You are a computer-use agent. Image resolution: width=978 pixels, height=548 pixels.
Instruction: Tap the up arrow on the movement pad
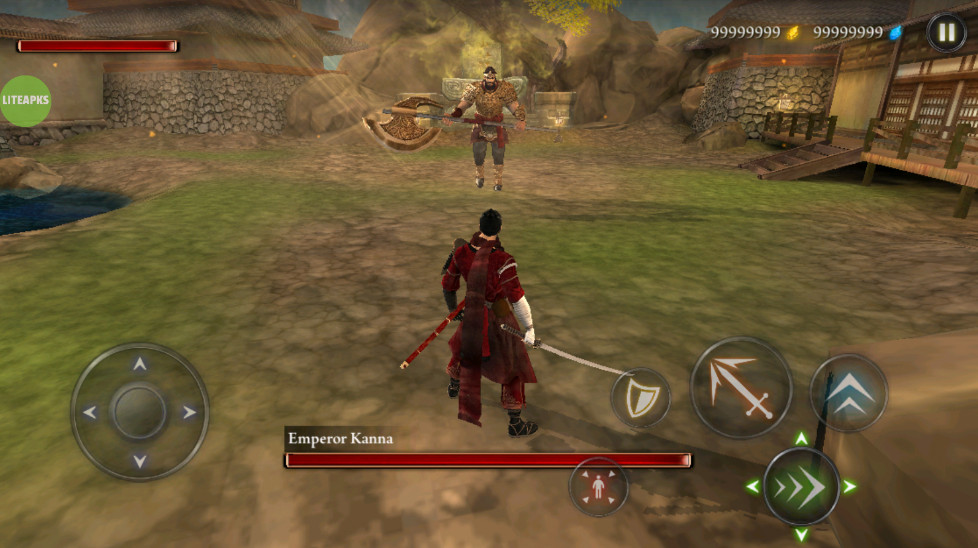(140, 365)
